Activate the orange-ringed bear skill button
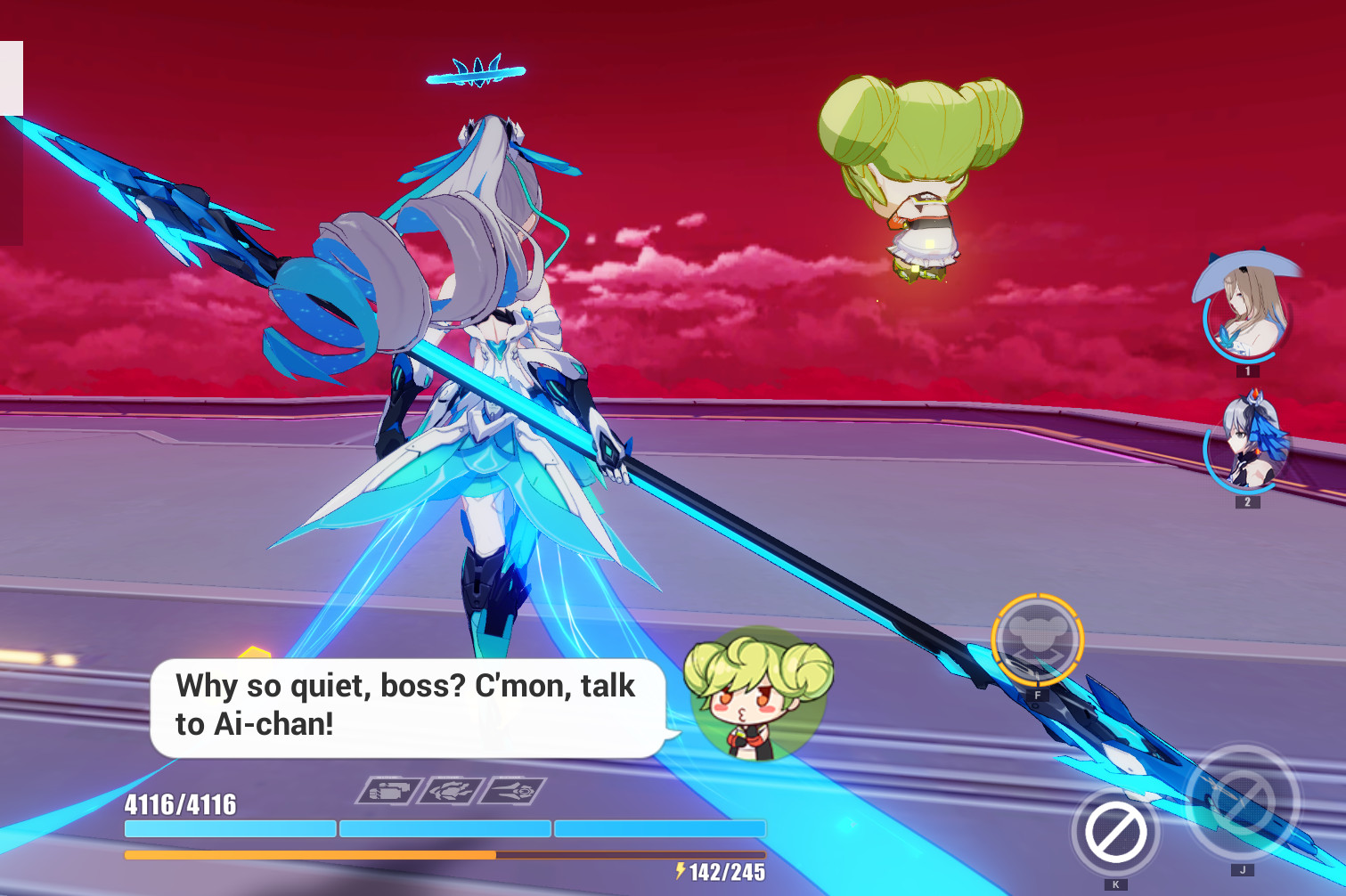This screenshot has height=896, width=1346. point(1037,639)
